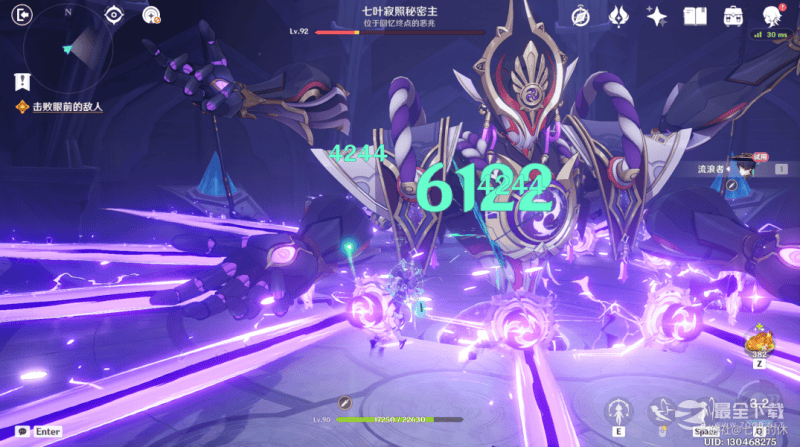Screen dimensions: 800x447
Task: Open the compass adventure icon
Action: (x=580, y=16)
